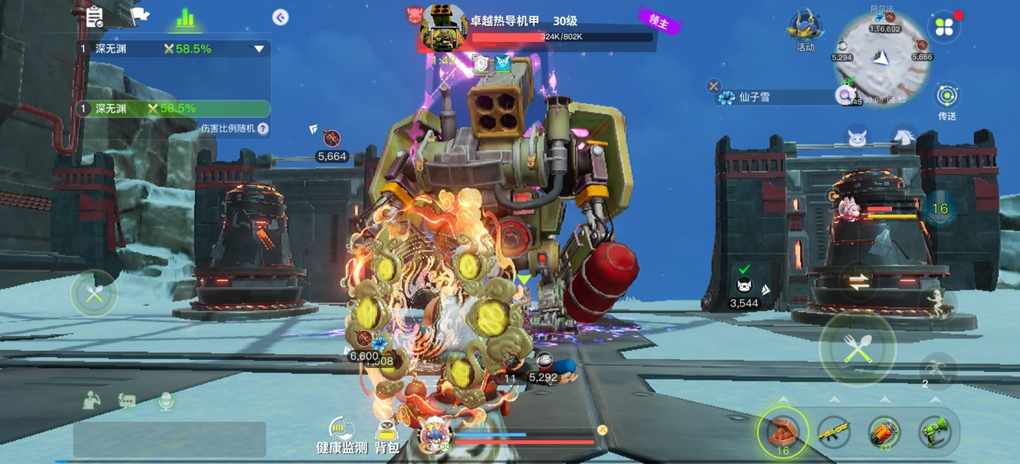The height and width of the screenshot is (464, 1020).
Task: Activate the 传送 teleport button
Action: point(947,98)
